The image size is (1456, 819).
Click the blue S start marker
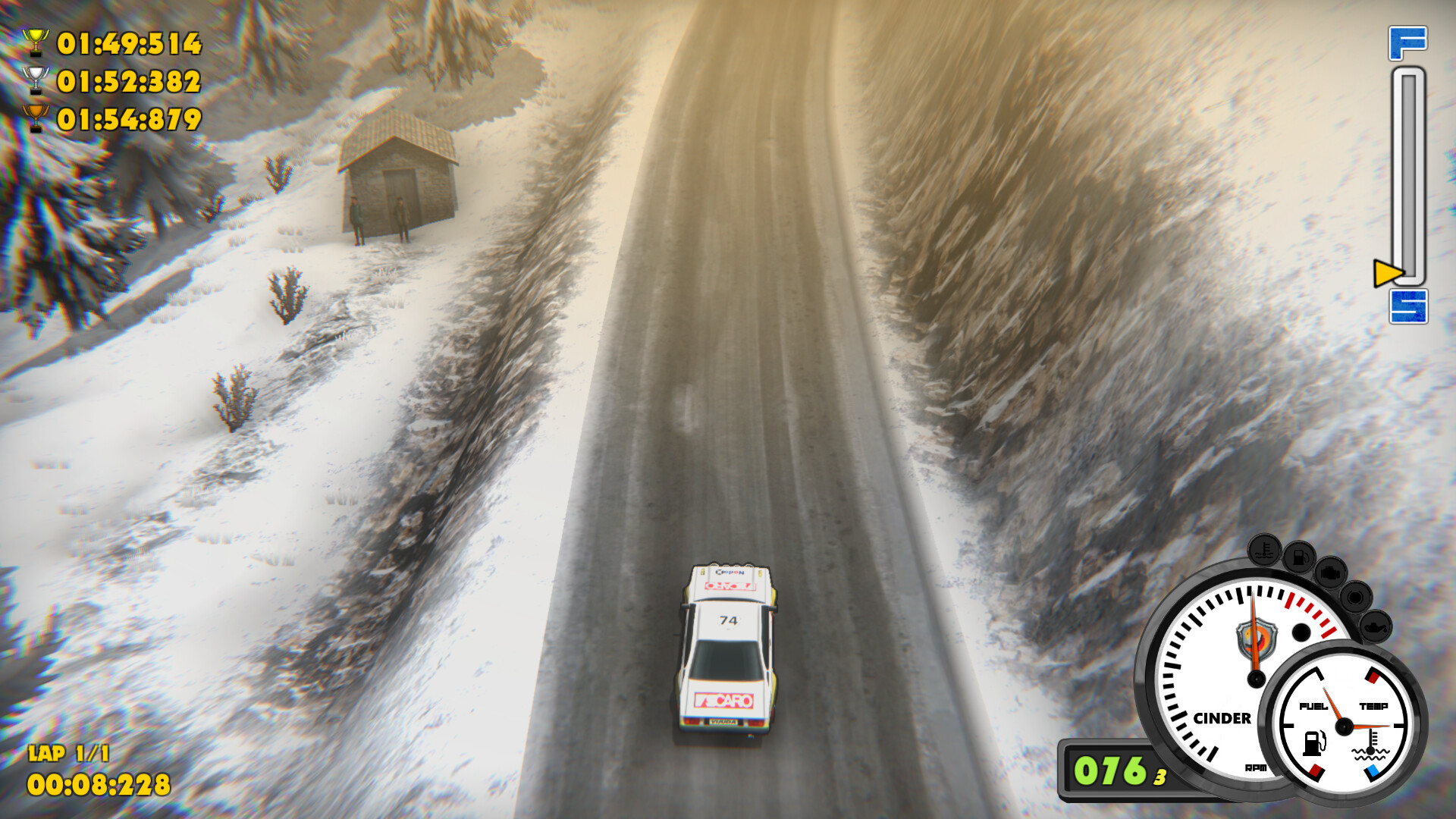[x=1408, y=306]
